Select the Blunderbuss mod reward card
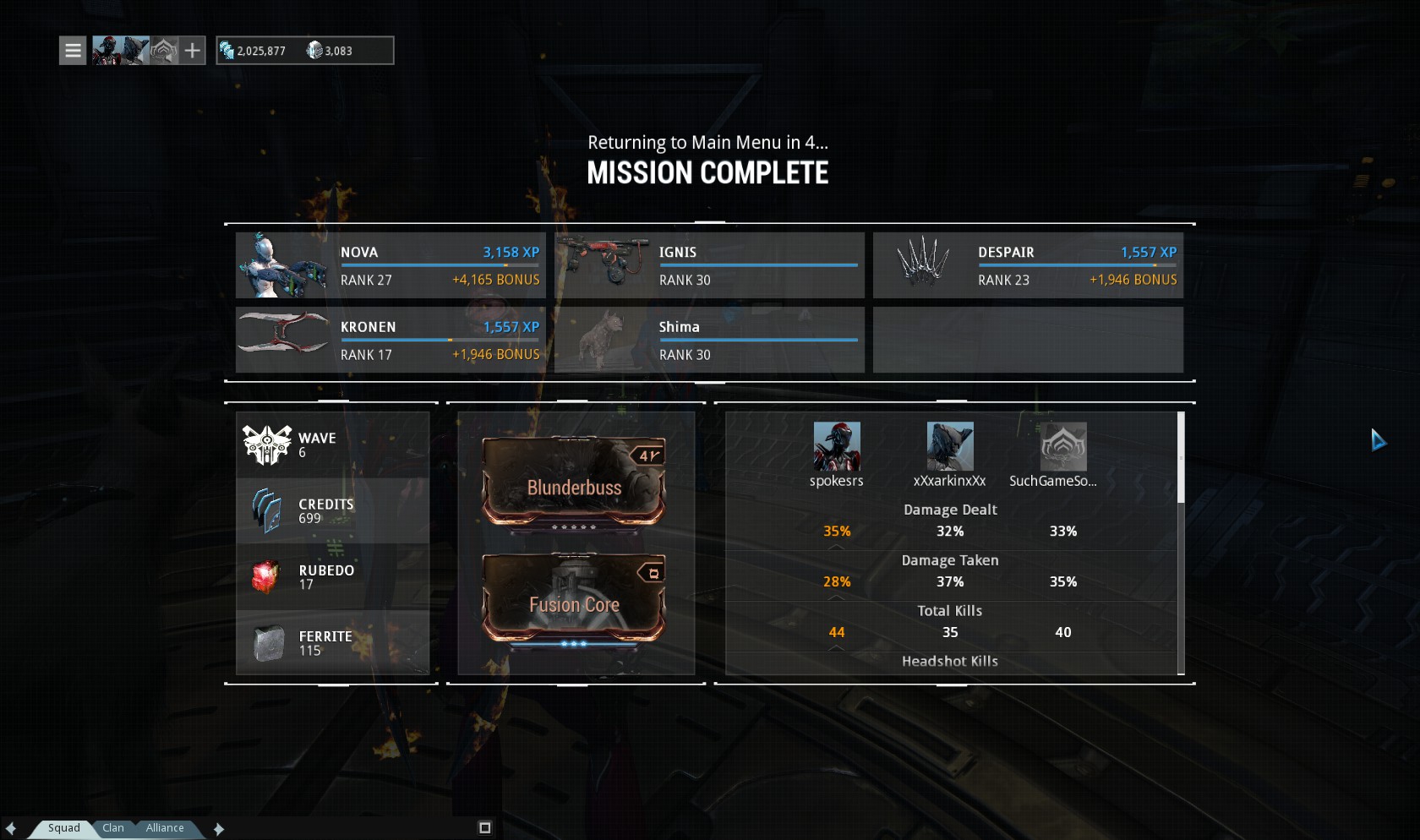 point(574,483)
